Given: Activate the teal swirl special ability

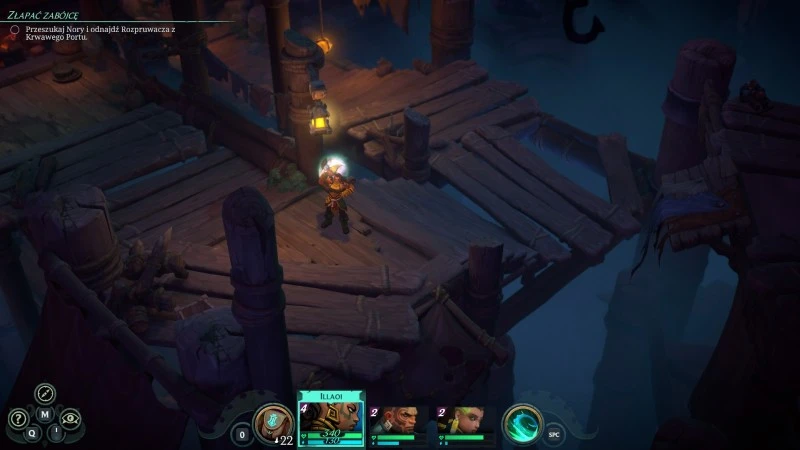Looking at the screenshot, I should tap(522, 423).
